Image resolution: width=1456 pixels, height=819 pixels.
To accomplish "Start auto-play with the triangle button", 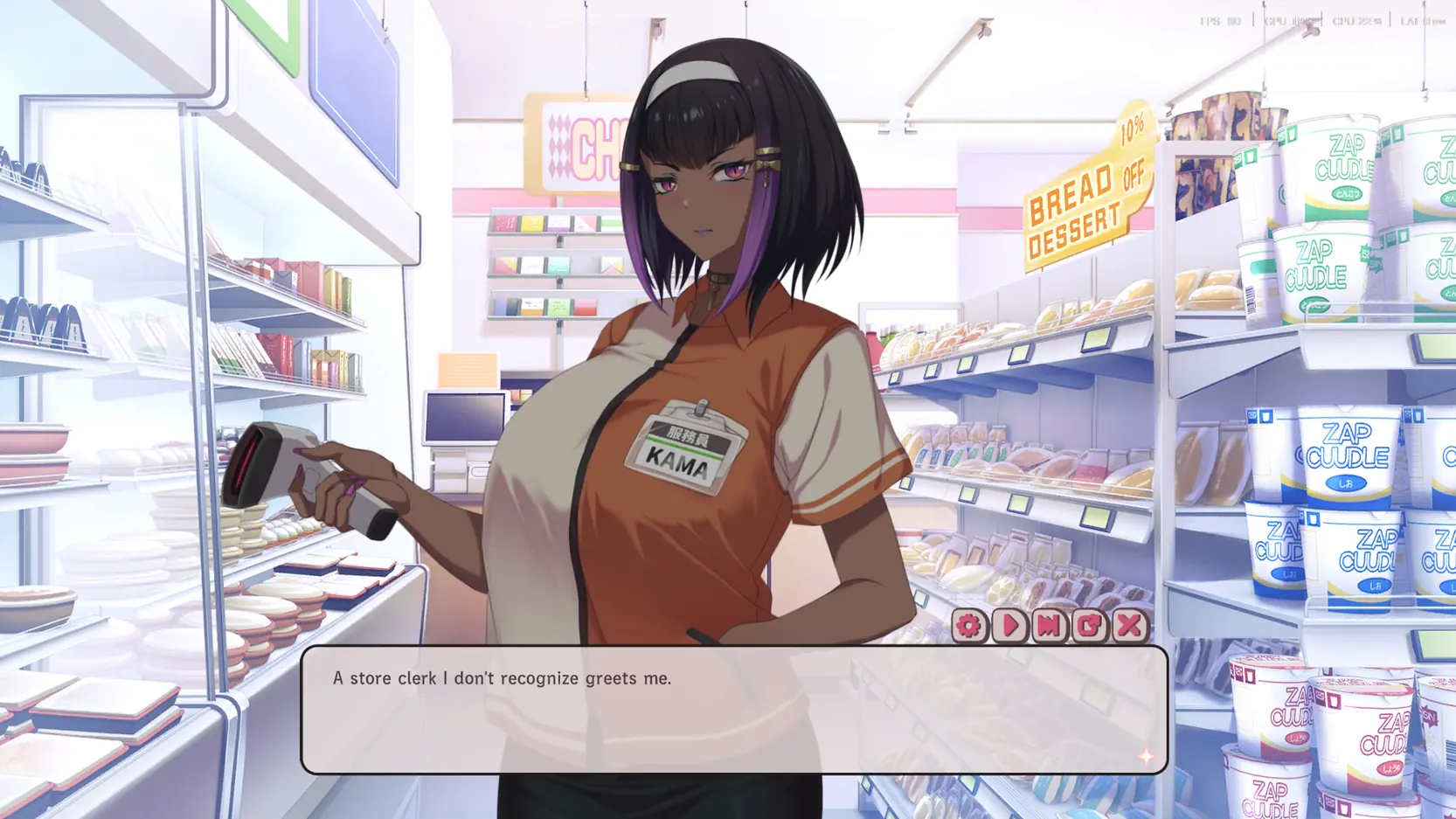I will point(1009,626).
